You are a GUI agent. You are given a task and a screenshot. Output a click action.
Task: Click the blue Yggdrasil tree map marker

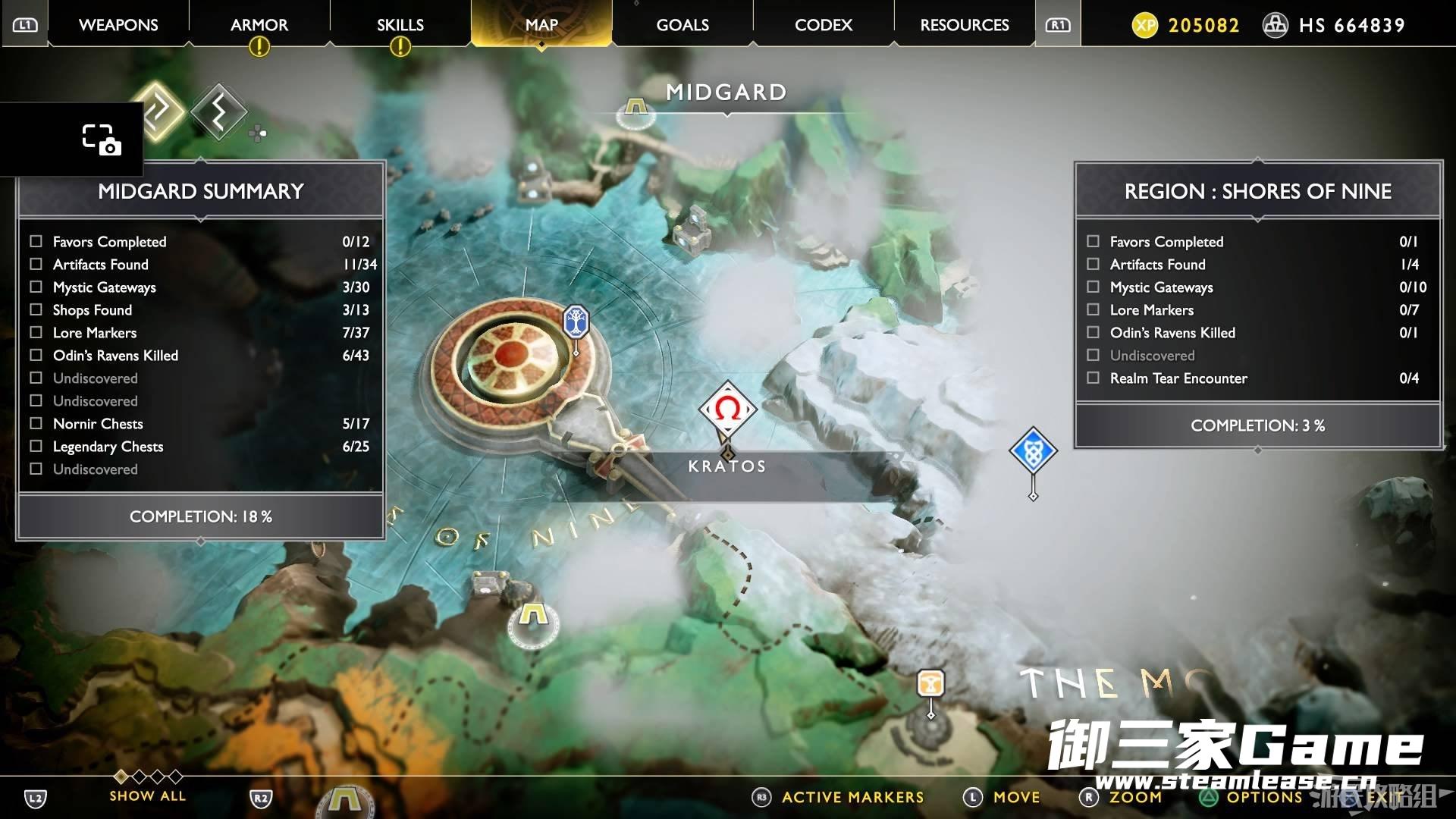coord(576,322)
